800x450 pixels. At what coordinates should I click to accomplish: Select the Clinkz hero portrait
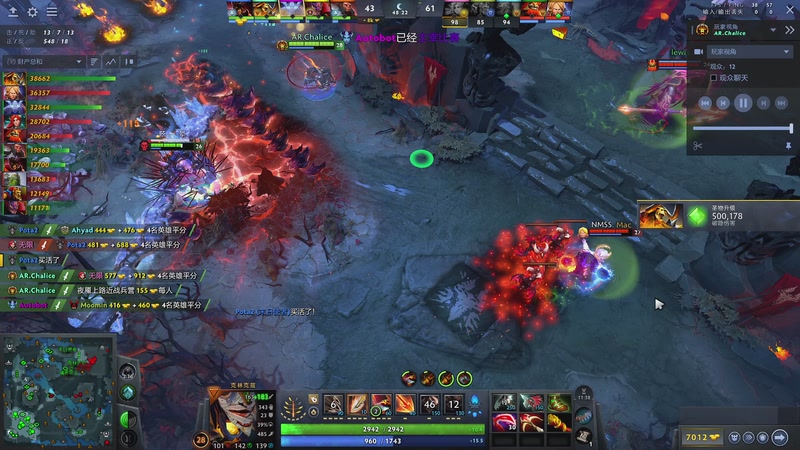click(228, 410)
